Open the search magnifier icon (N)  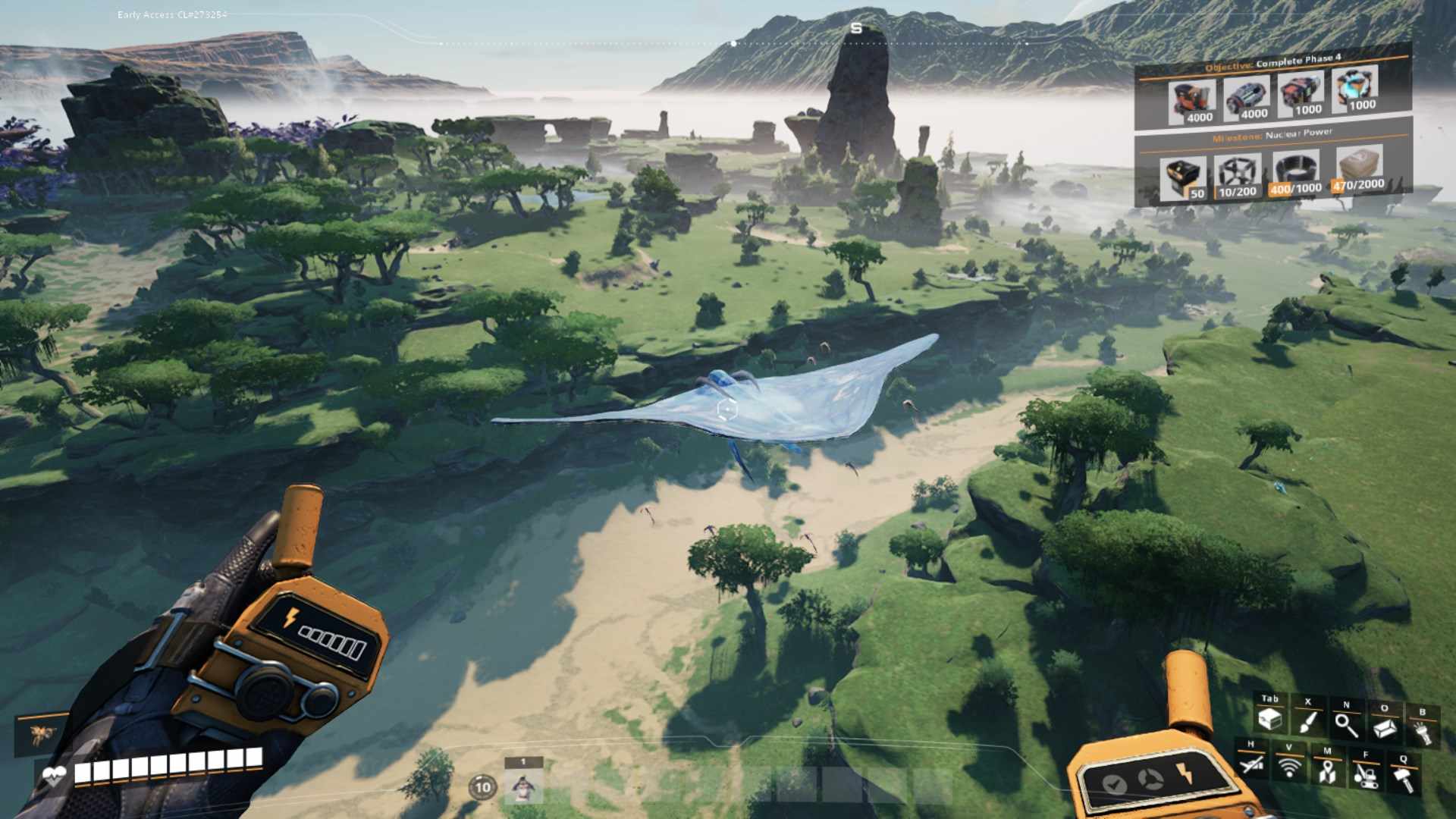[x=1347, y=725]
